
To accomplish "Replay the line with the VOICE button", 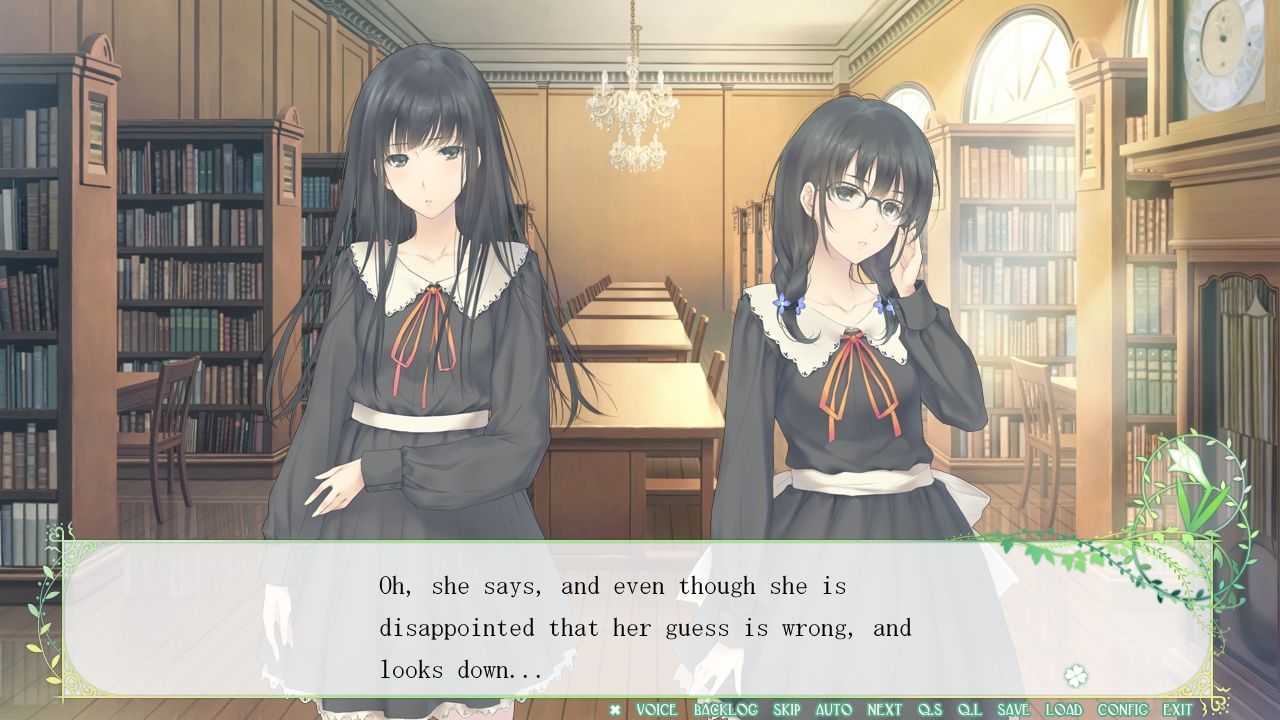I will pyautogui.click(x=656, y=710).
